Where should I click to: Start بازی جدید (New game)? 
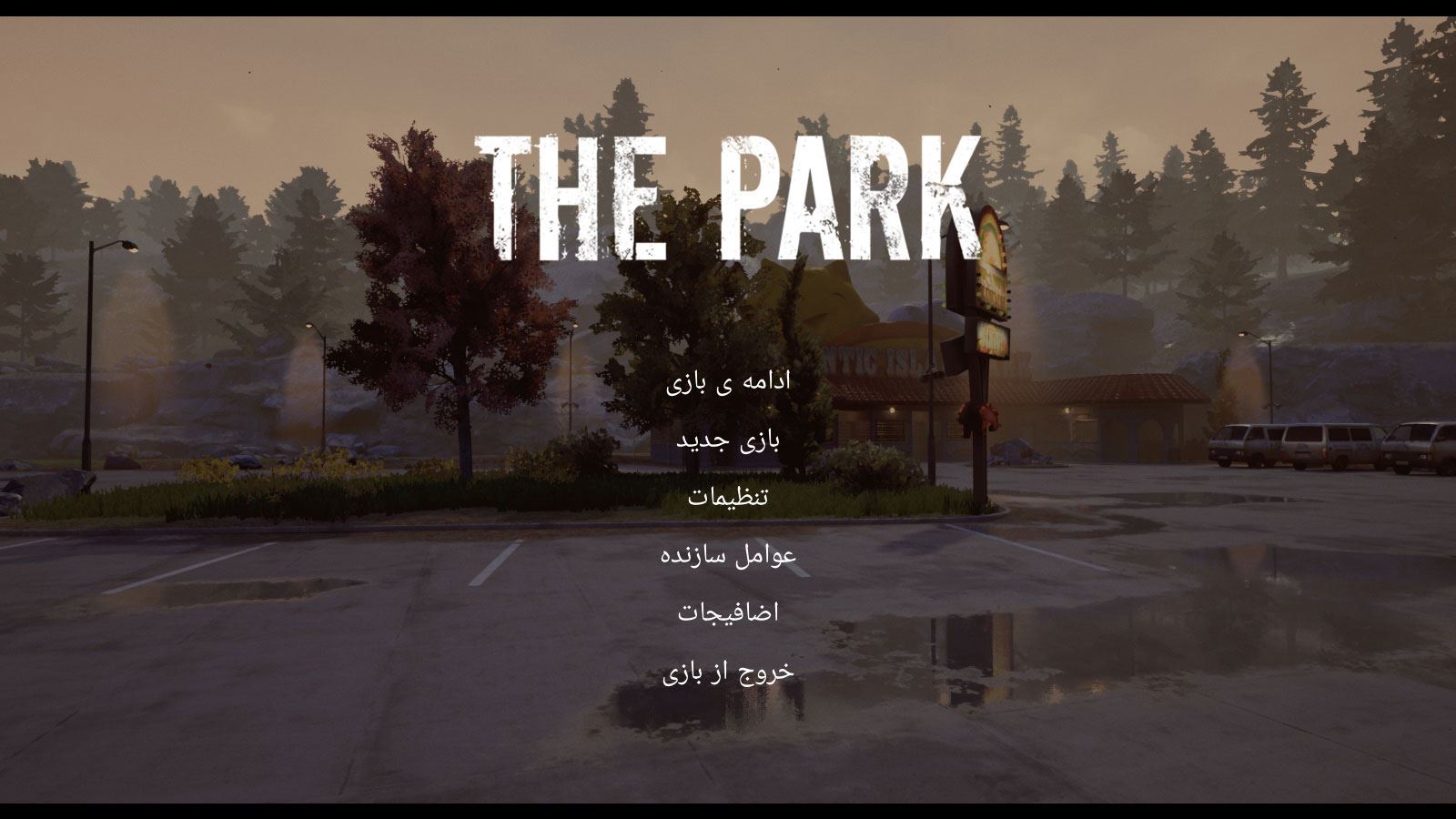[x=728, y=440]
